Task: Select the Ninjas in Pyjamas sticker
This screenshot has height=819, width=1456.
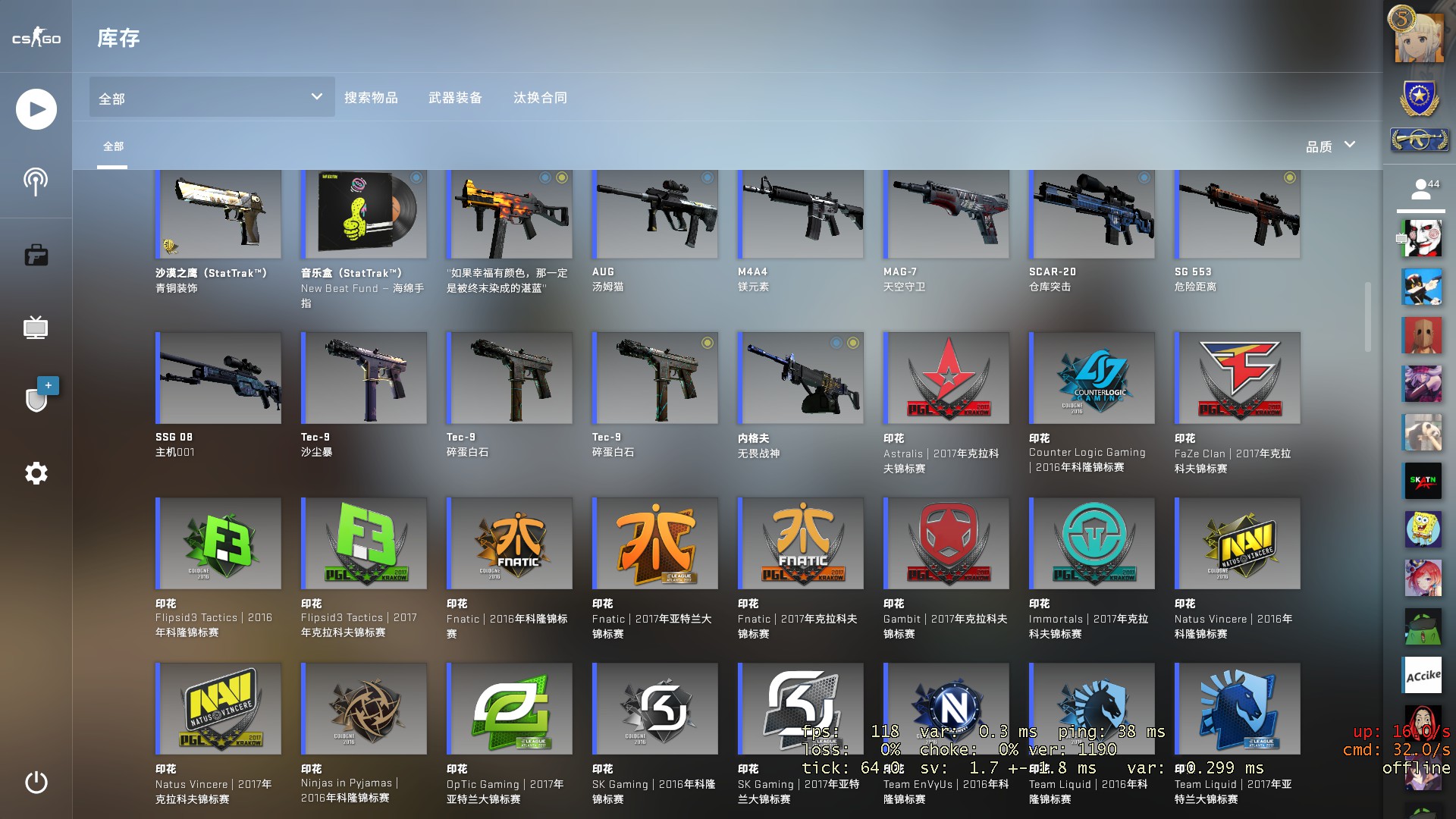Action: coord(364,708)
